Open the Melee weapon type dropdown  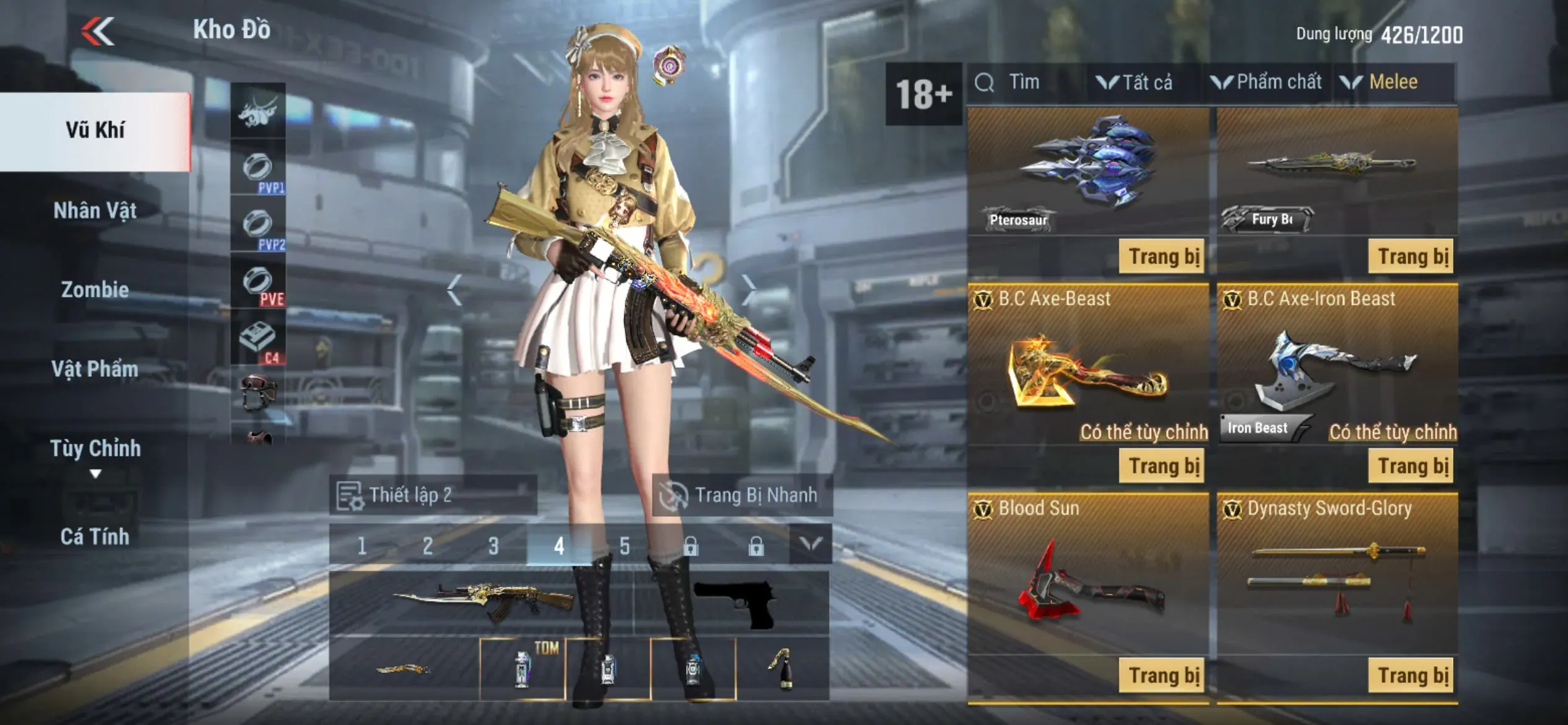pyautogui.click(x=1380, y=82)
